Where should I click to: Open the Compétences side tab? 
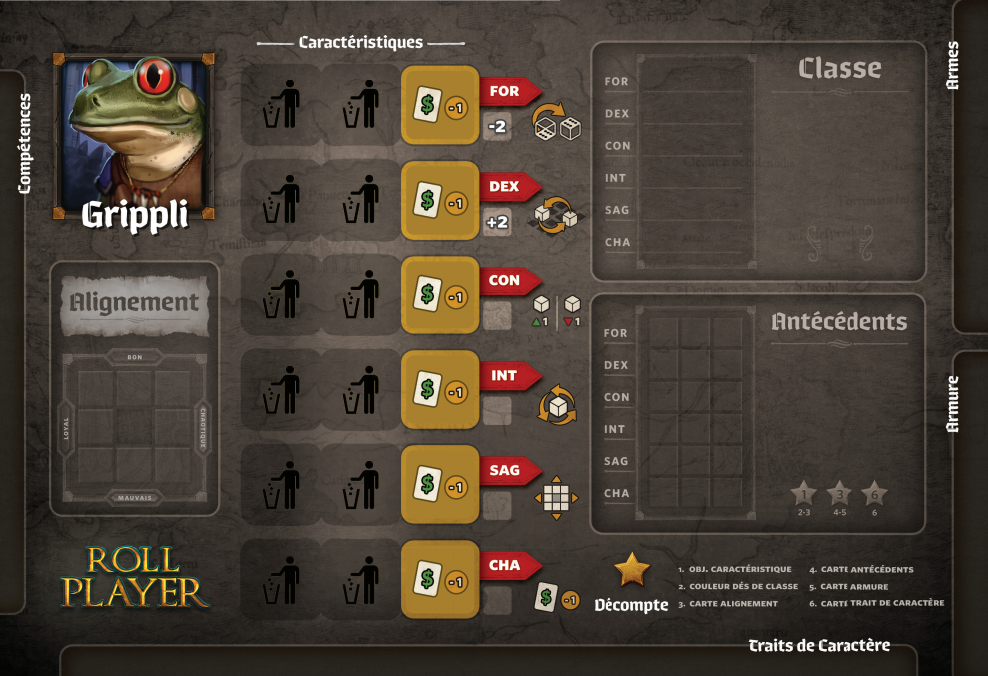(x=25, y=143)
